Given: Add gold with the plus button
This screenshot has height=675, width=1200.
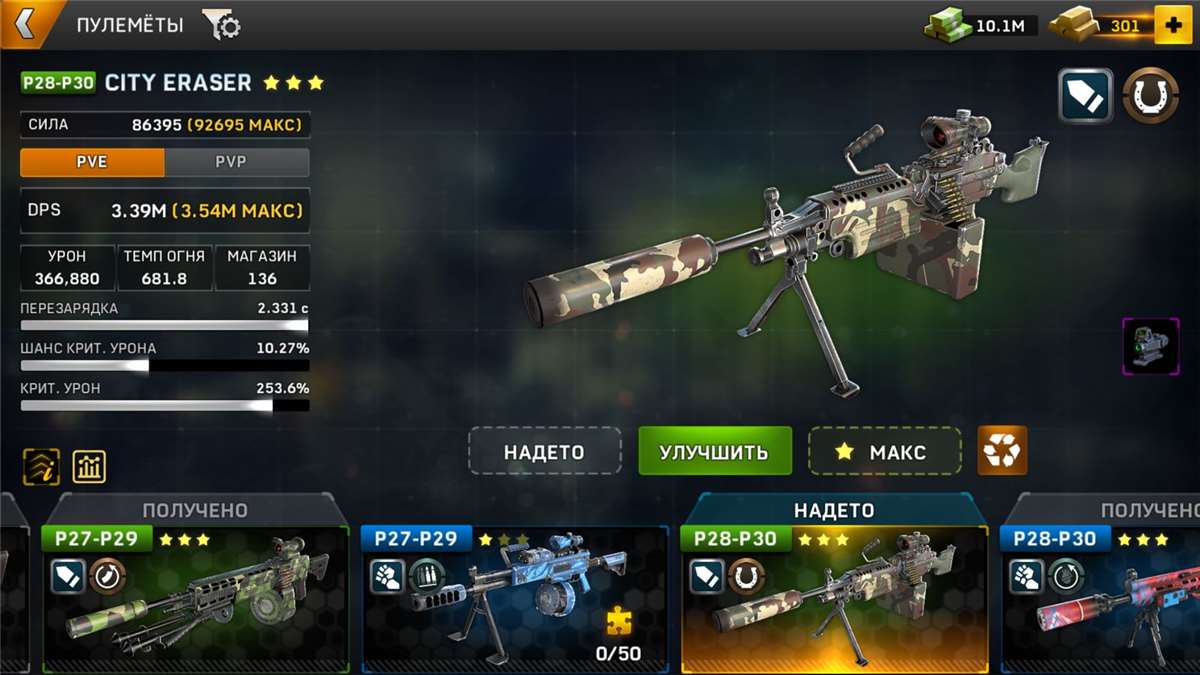Looking at the screenshot, I should [x=1172, y=25].
